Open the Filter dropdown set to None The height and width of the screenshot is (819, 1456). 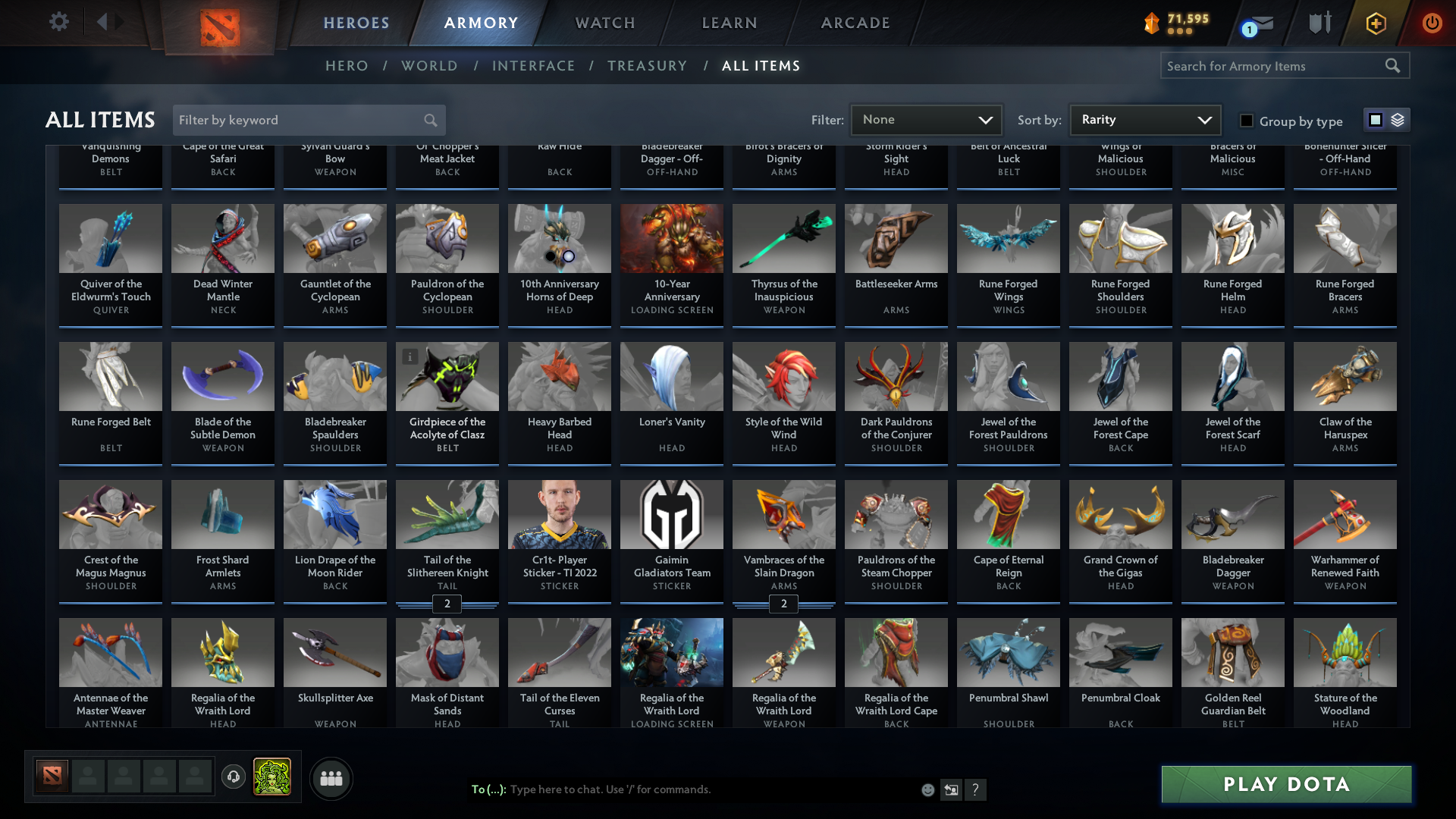(927, 119)
